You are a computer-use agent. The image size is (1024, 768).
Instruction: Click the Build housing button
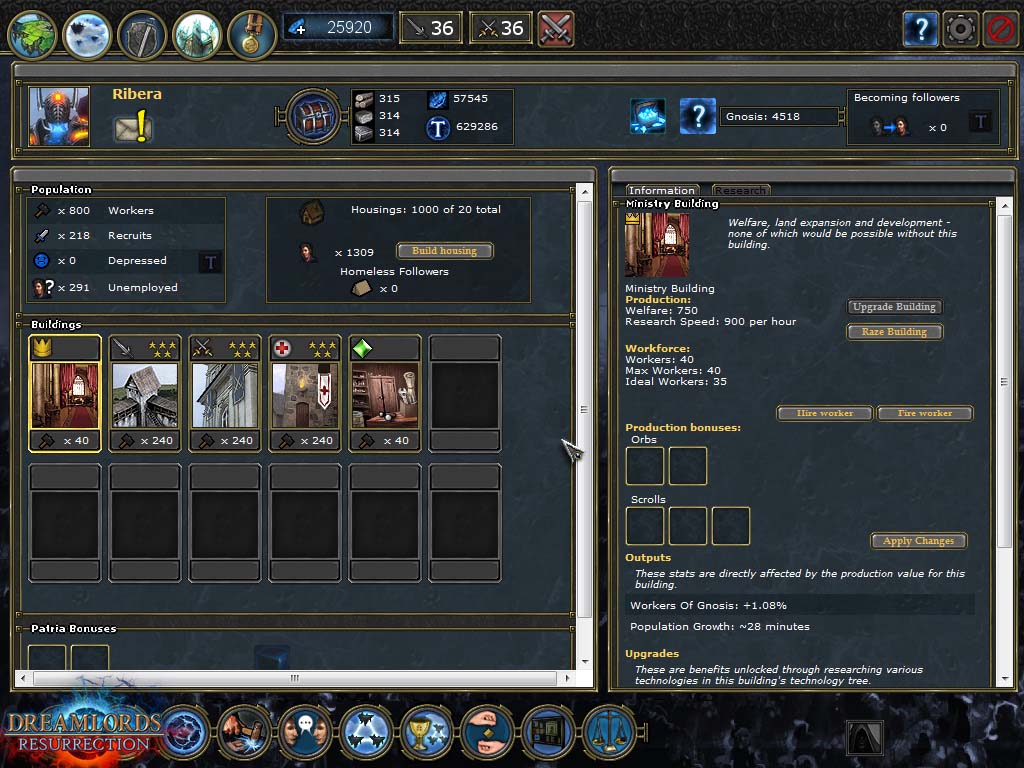point(445,251)
